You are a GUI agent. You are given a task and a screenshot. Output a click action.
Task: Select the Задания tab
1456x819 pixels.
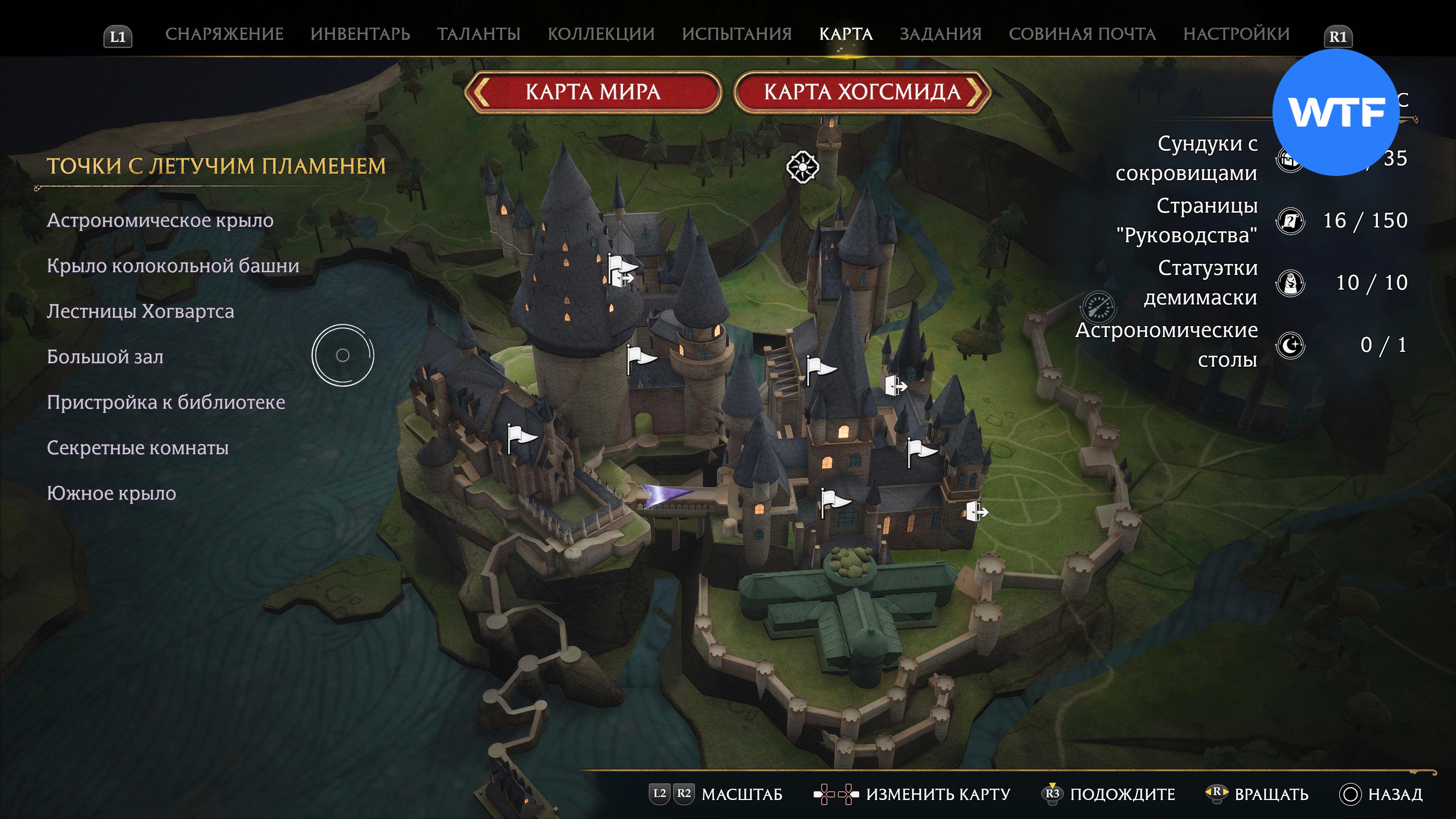(x=940, y=34)
